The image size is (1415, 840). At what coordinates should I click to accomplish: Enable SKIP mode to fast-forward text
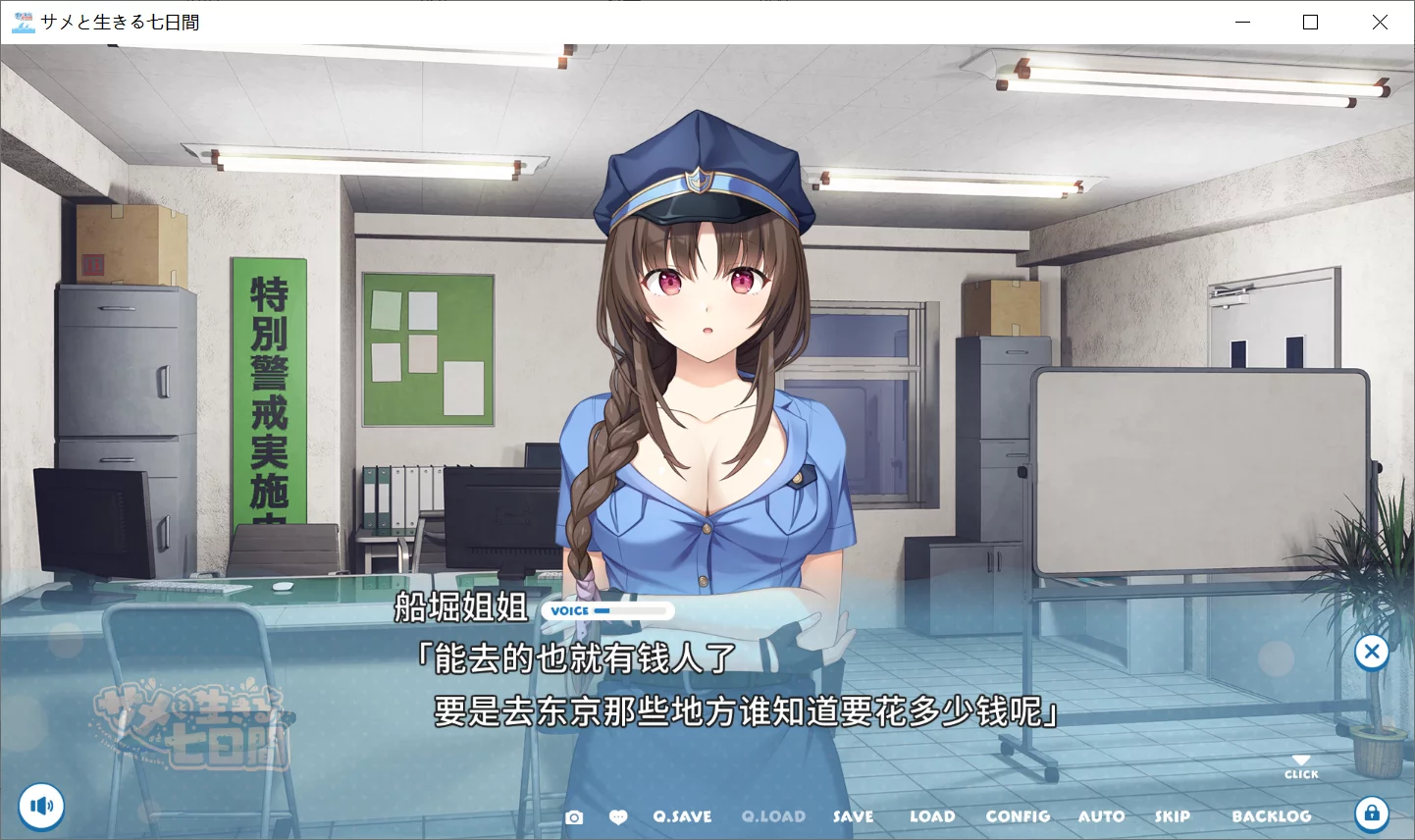coord(1173,815)
